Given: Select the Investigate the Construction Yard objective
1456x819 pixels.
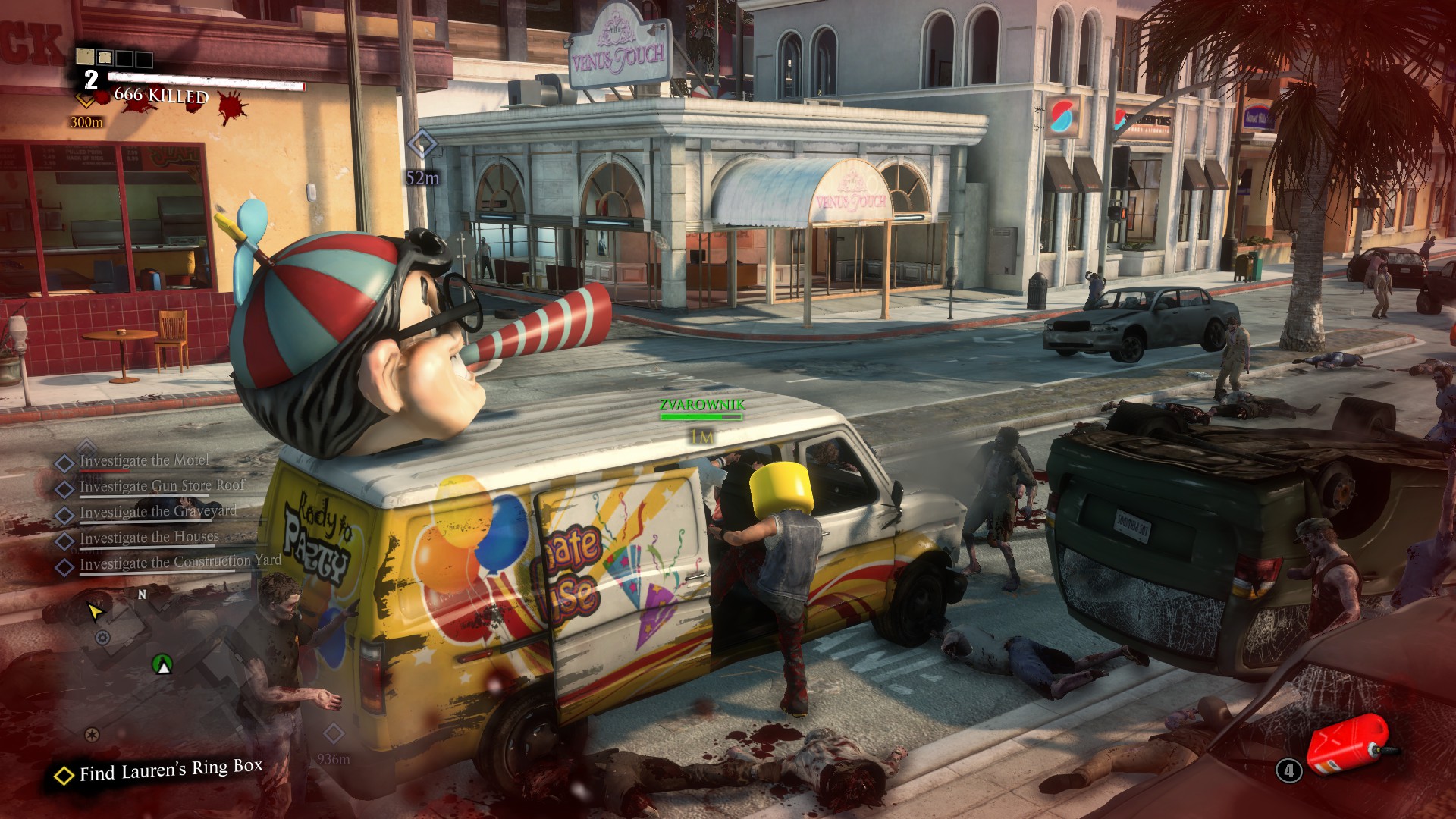Looking at the screenshot, I should click(180, 563).
